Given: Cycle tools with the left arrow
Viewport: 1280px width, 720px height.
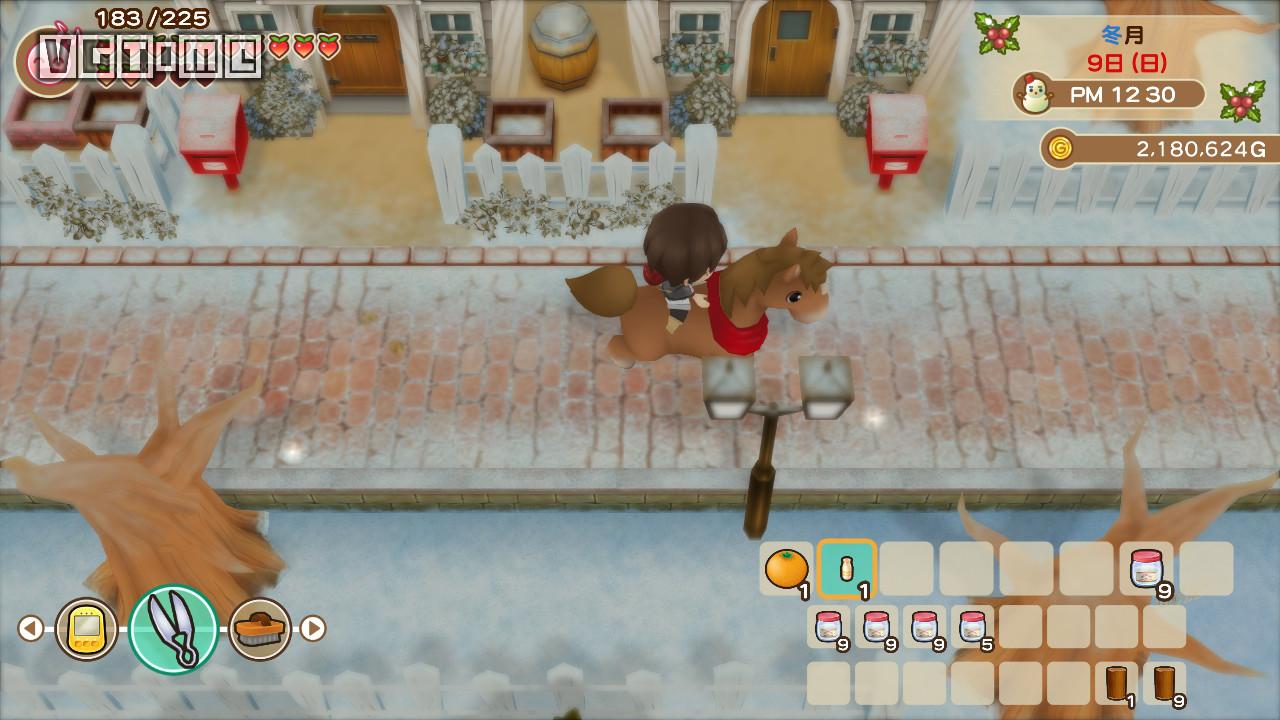Looking at the screenshot, I should 31,629.
